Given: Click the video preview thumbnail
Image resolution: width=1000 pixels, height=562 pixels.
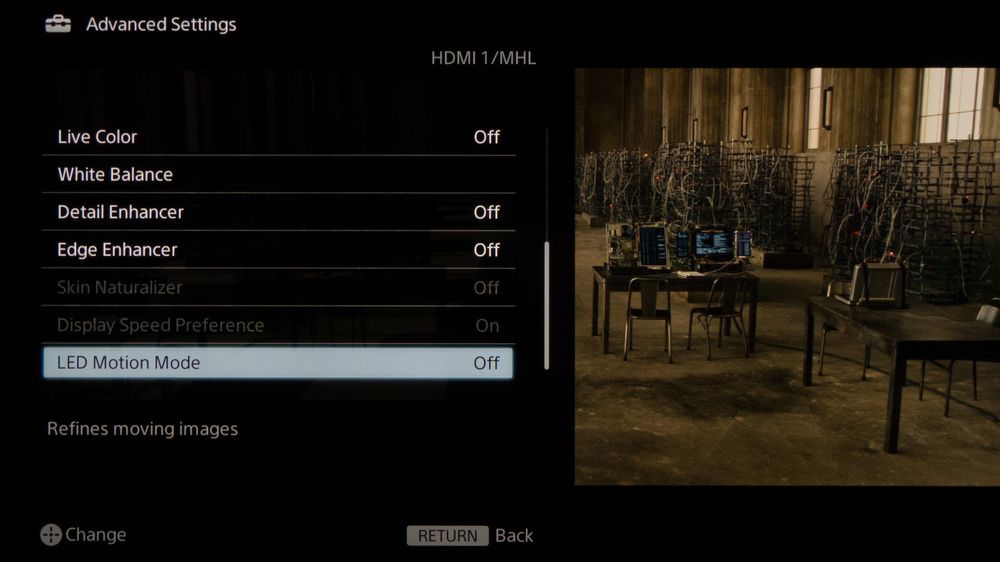Looking at the screenshot, I should coord(786,277).
